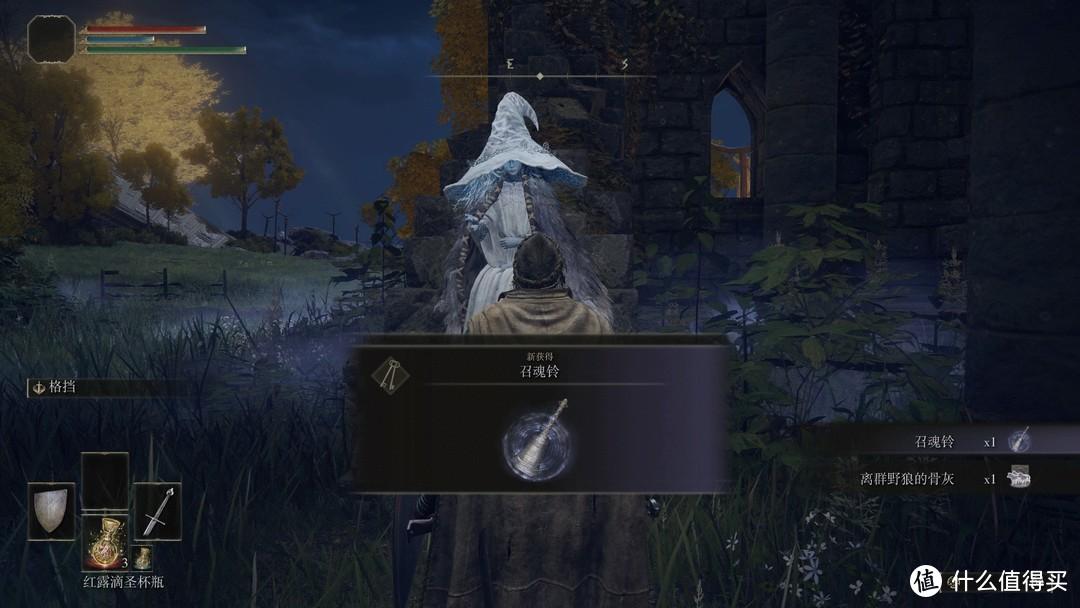
Task: Select the 召魂铃 loot notification row
Action: coord(940,441)
